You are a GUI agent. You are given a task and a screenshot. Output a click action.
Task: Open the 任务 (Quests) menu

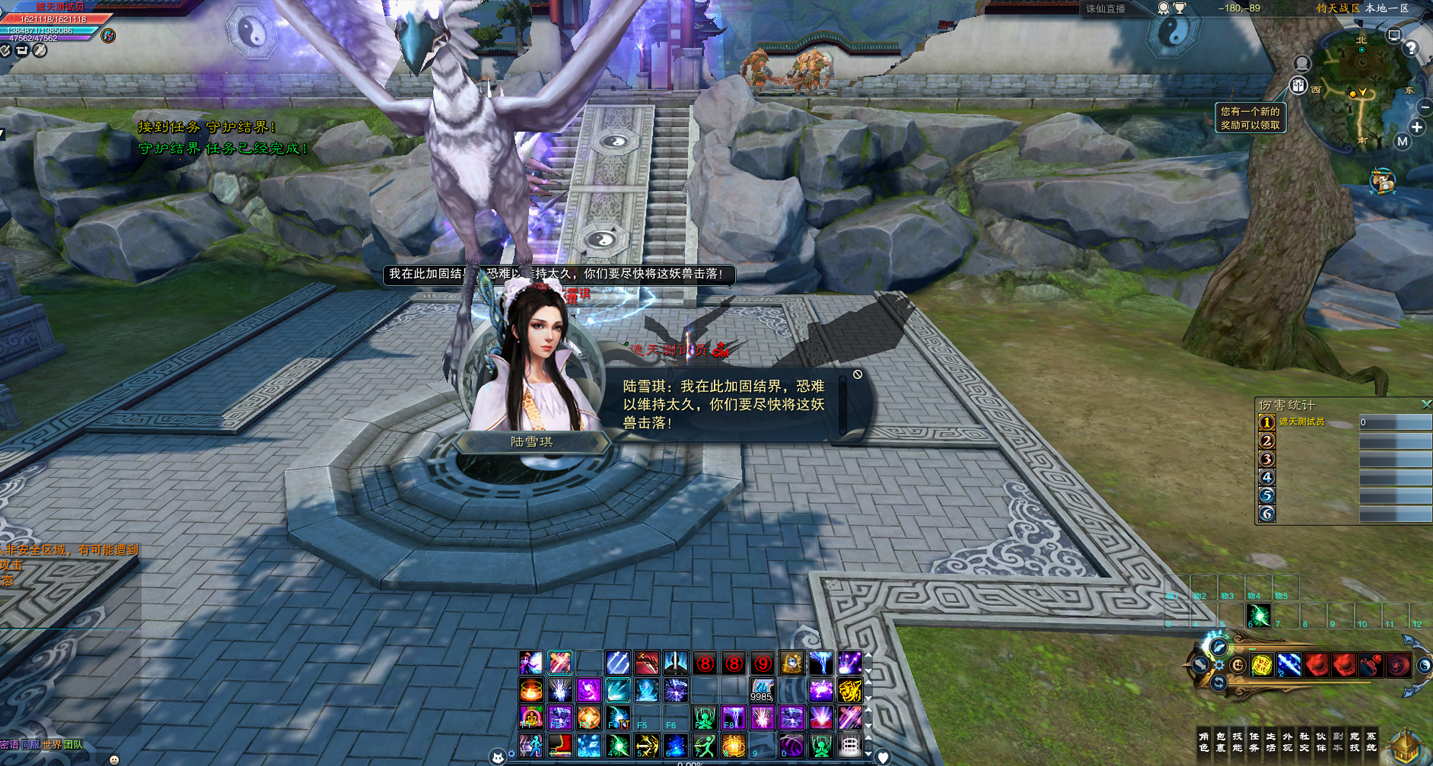tap(1254, 741)
